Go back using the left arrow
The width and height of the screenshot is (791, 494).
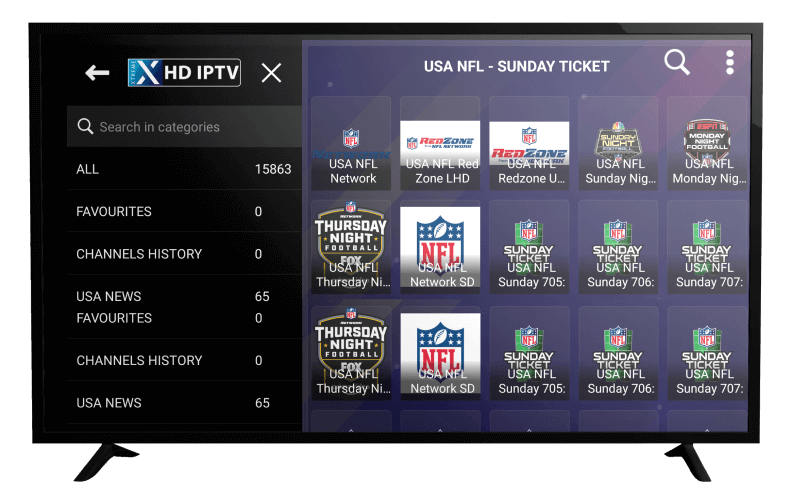pos(97,73)
